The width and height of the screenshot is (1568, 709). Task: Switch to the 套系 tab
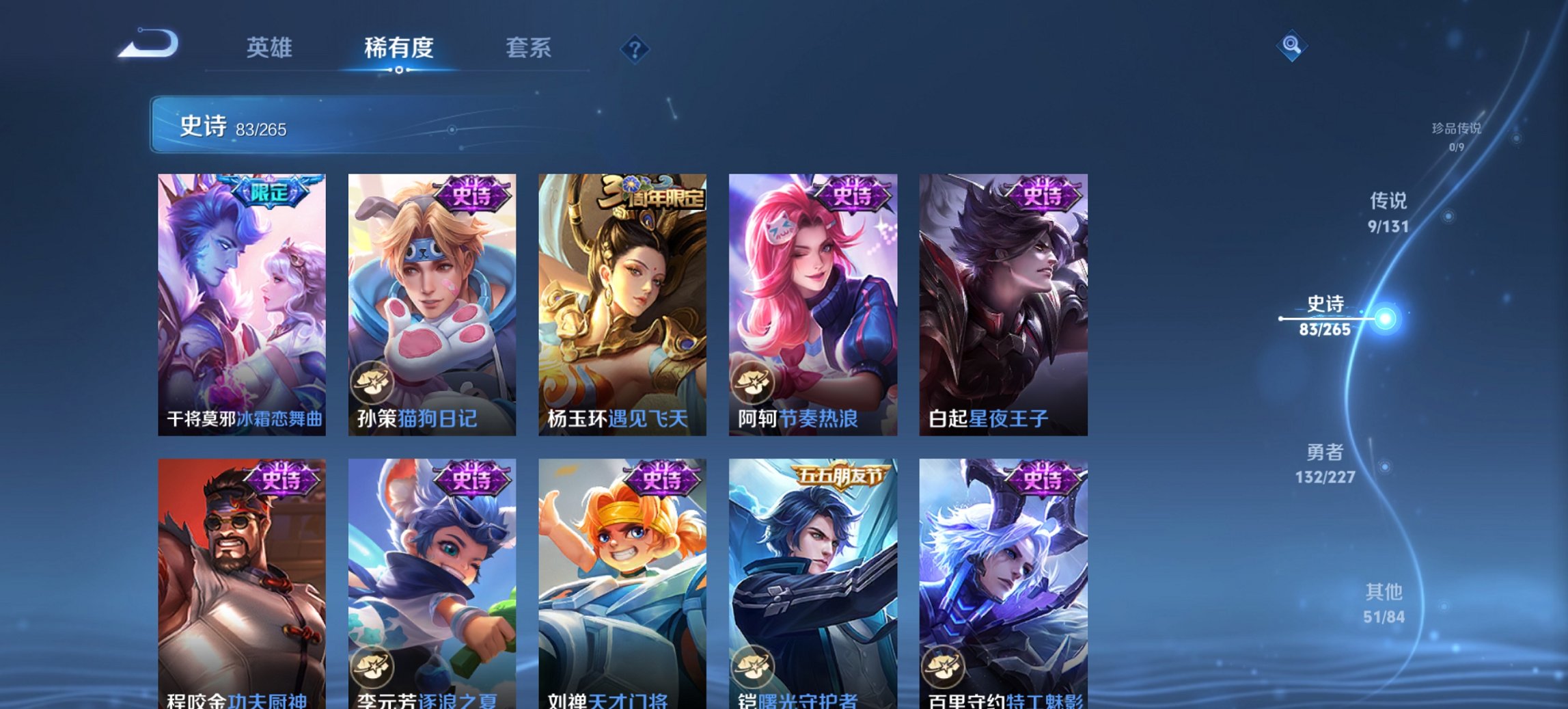[x=528, y=48]
